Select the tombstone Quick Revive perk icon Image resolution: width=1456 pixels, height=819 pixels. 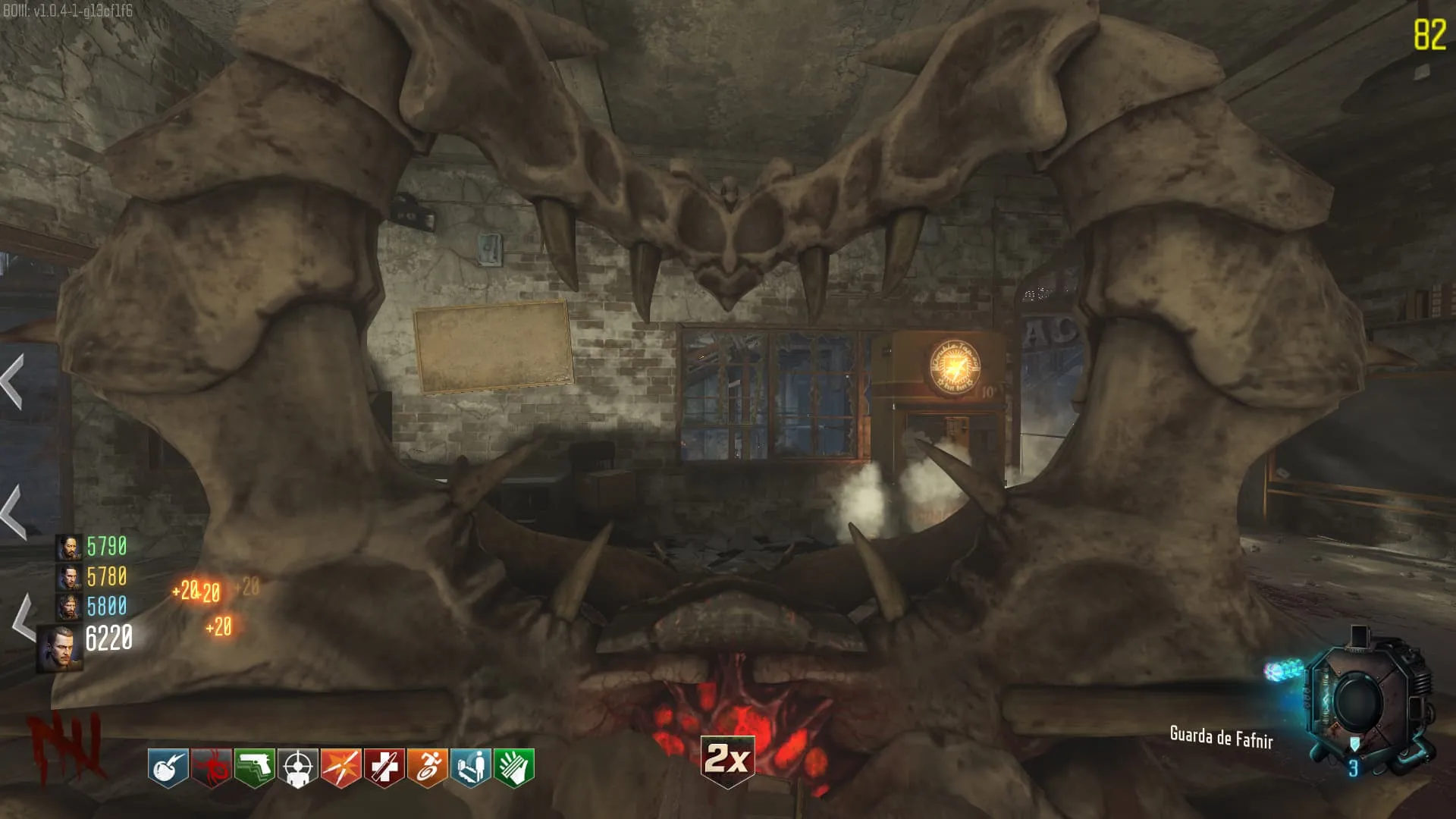coord(471,767)
